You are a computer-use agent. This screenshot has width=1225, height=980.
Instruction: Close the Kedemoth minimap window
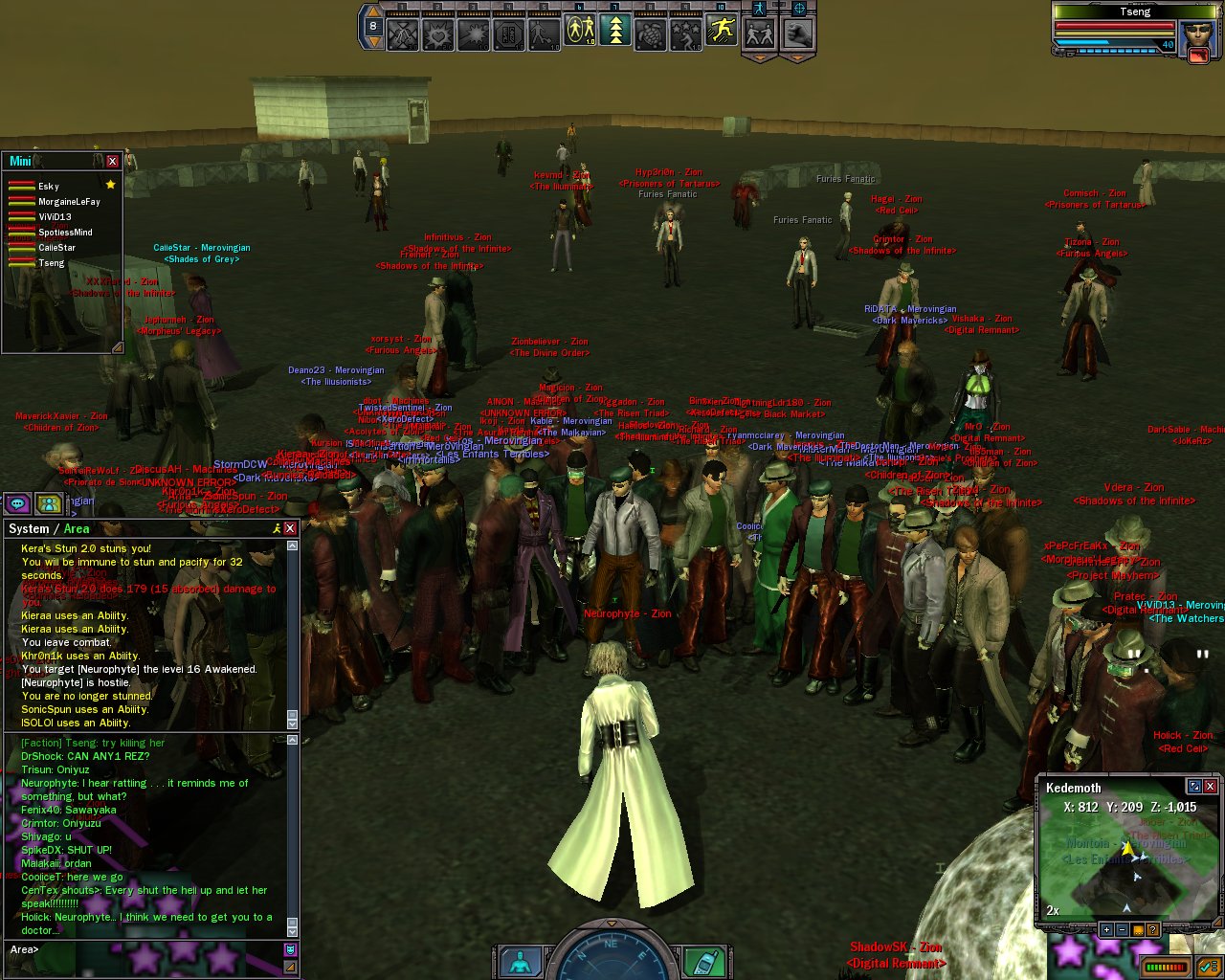(x=1210, y=787)
